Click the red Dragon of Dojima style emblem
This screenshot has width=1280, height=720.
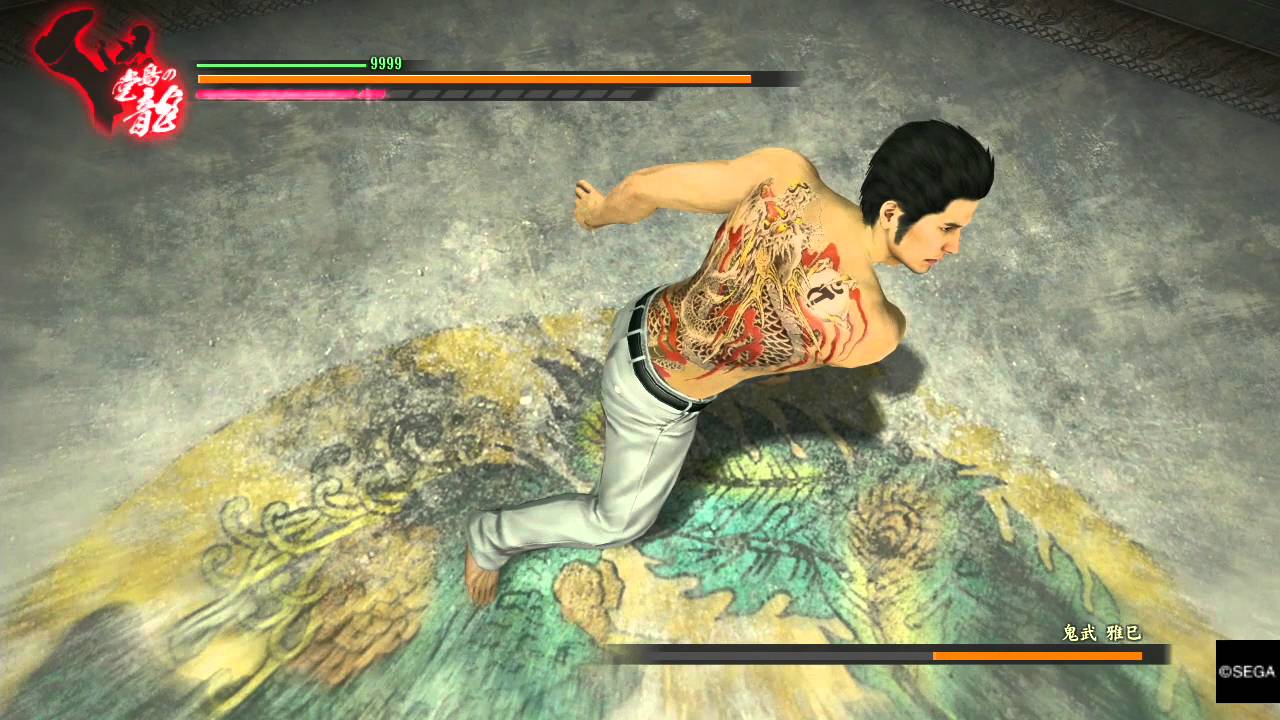pos(108,76)
